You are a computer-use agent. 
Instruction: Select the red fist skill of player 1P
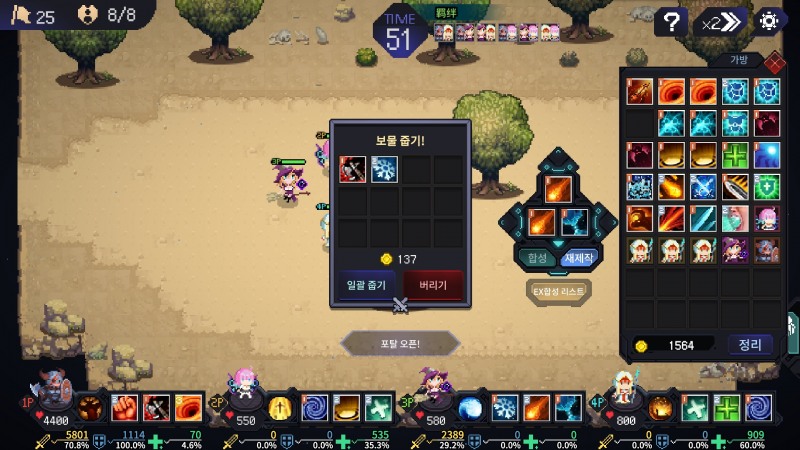(124, 408)
